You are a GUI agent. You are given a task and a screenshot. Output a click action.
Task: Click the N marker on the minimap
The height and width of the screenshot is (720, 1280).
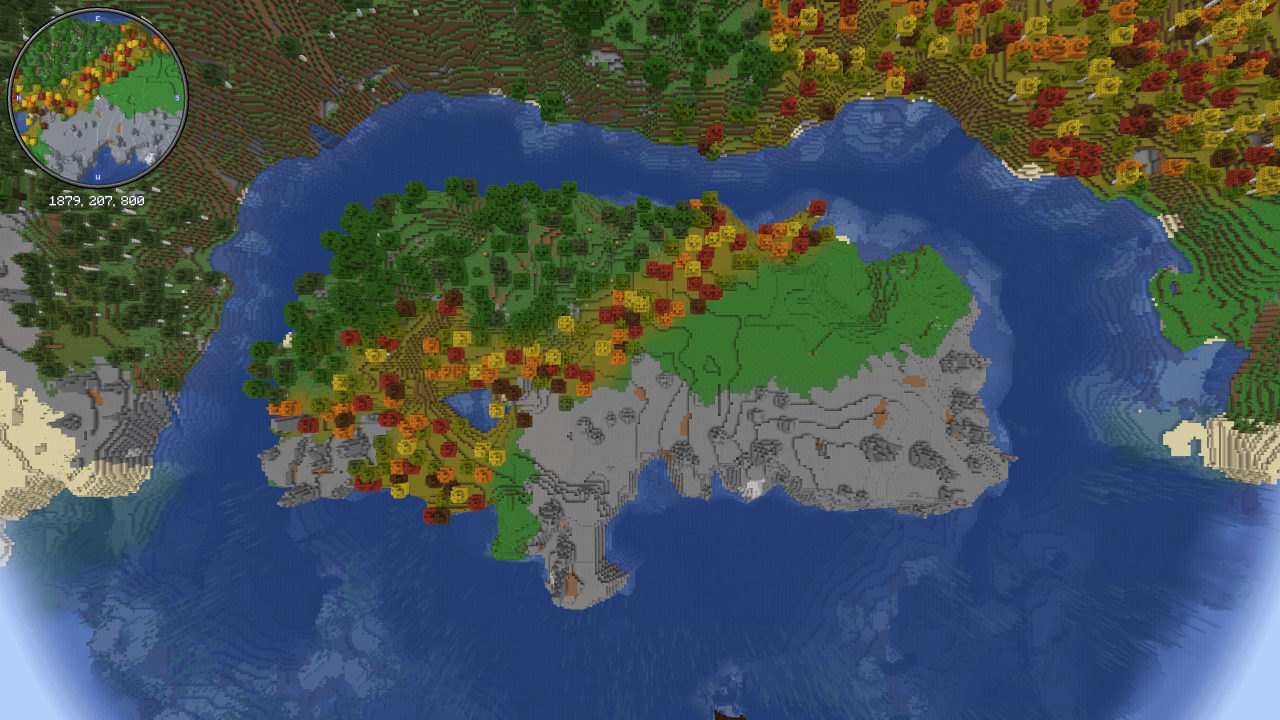18,97
